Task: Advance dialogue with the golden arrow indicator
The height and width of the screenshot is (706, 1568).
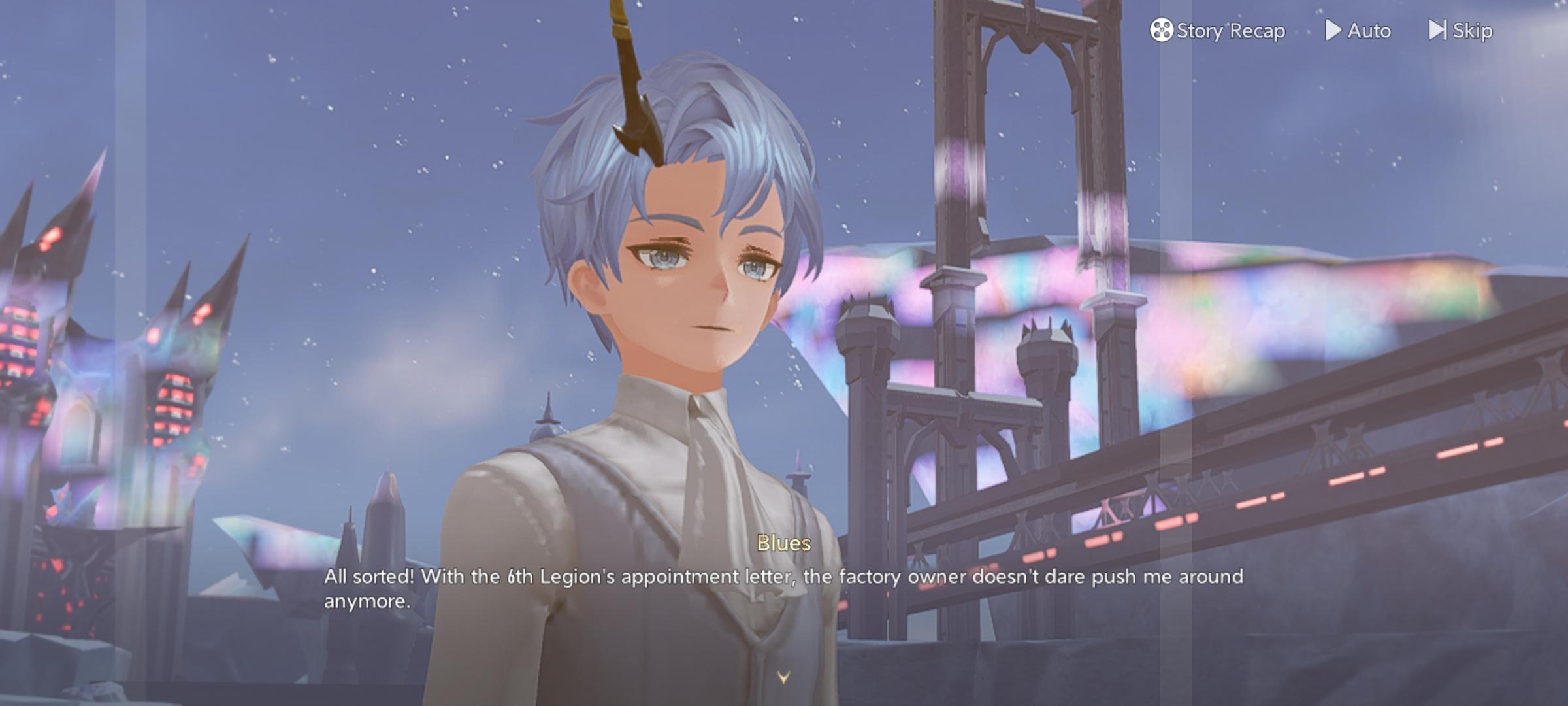Action: [x=783, y=677]
